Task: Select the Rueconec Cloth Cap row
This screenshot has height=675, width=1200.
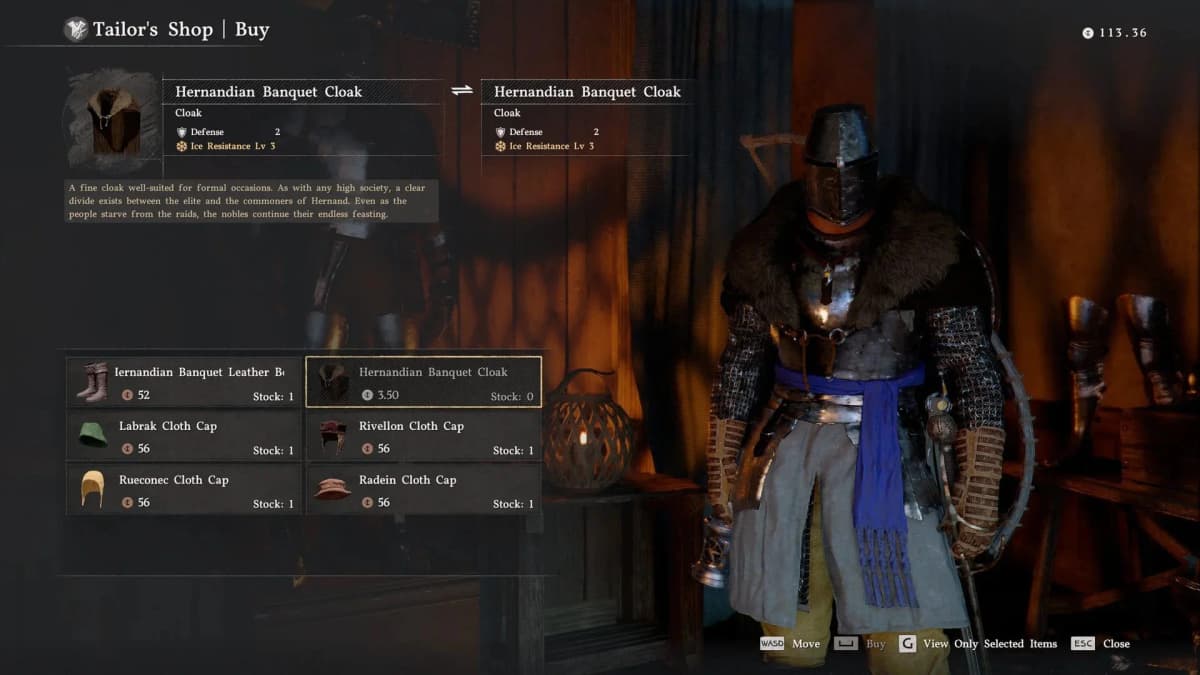Action: click(184, 490)
